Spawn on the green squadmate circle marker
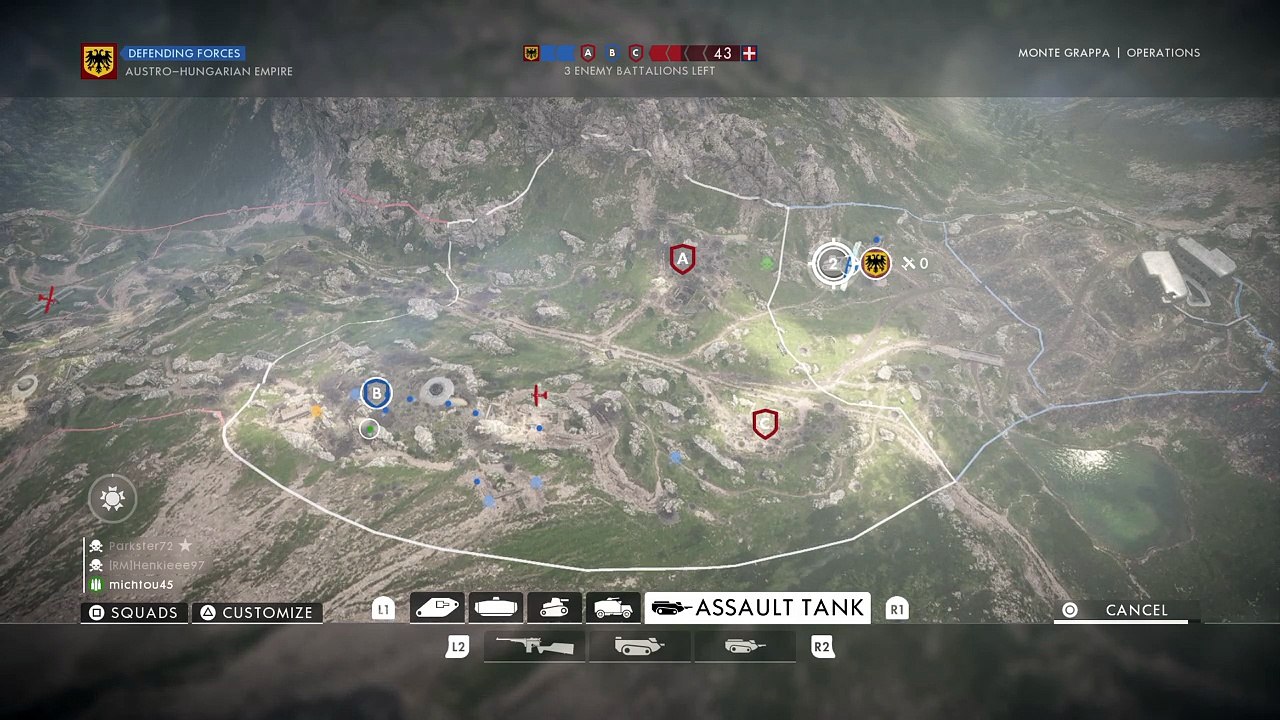 [x=370, y=429]
